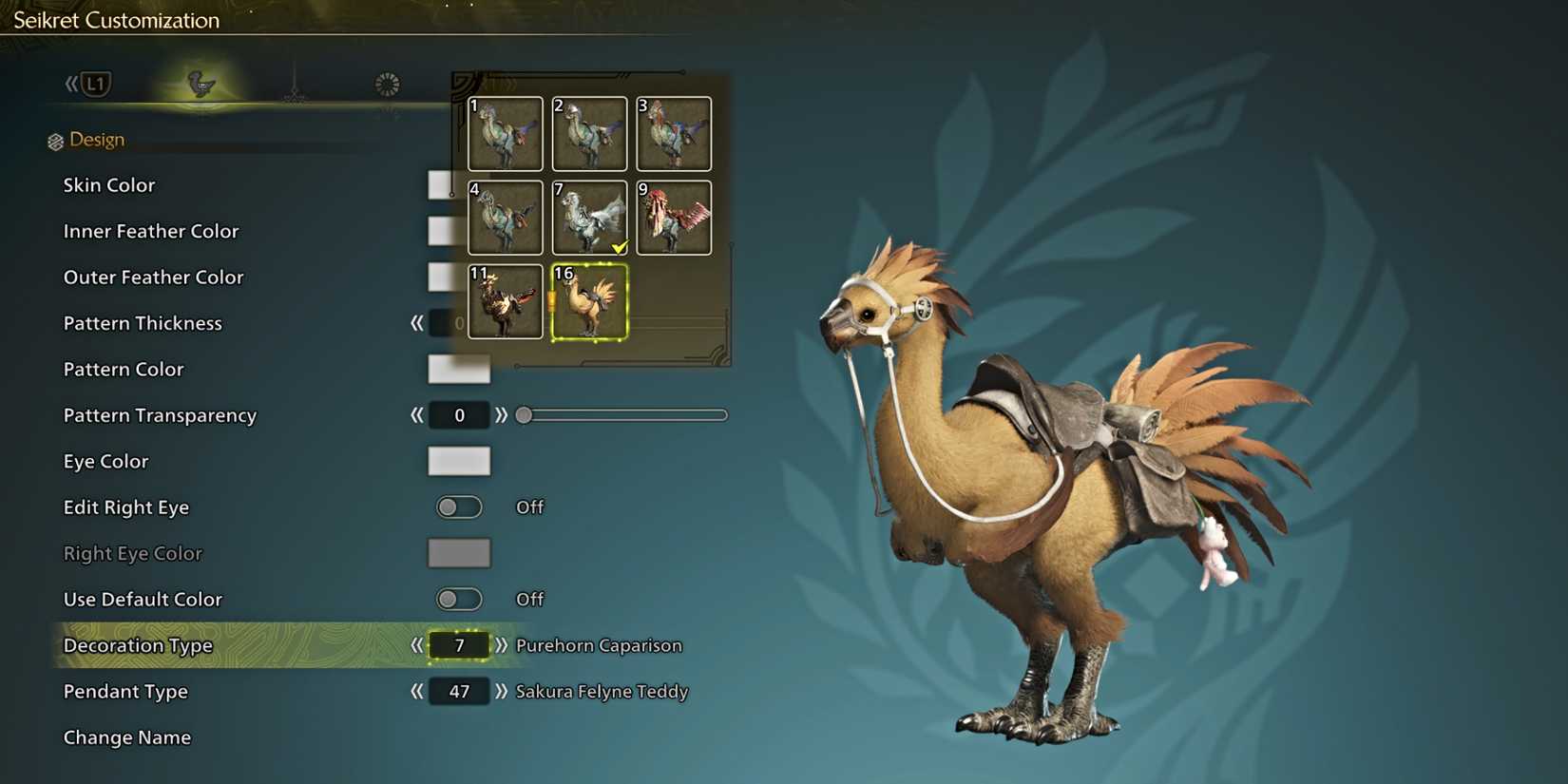
Task: Select preset Seikret design 11
Action: click(x=505, y=302)
